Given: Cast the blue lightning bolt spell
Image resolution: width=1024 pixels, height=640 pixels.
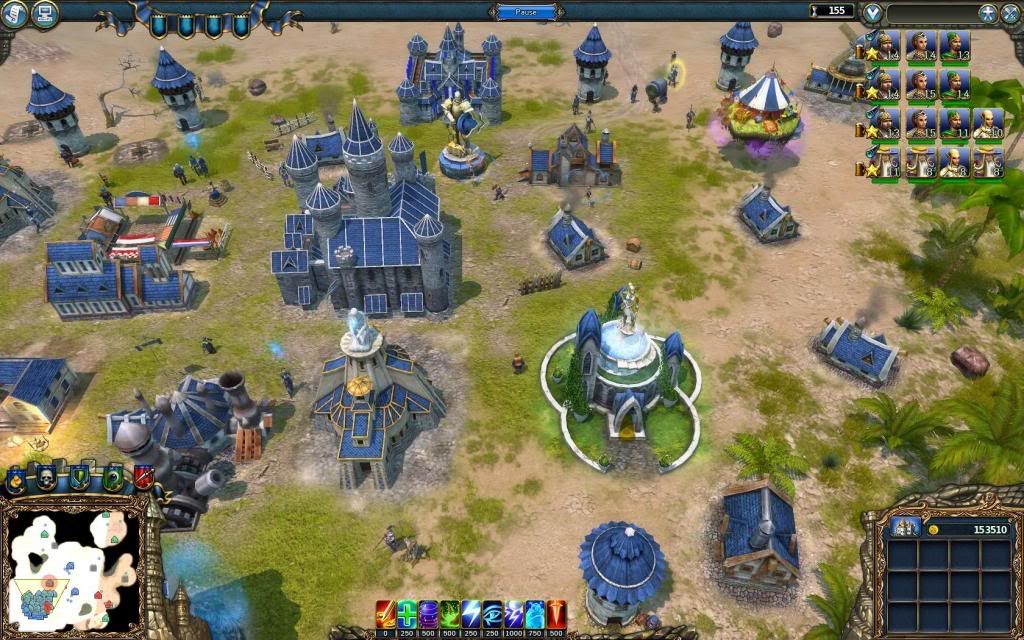Looking at the screenshot, I should [x=471, y=613].
